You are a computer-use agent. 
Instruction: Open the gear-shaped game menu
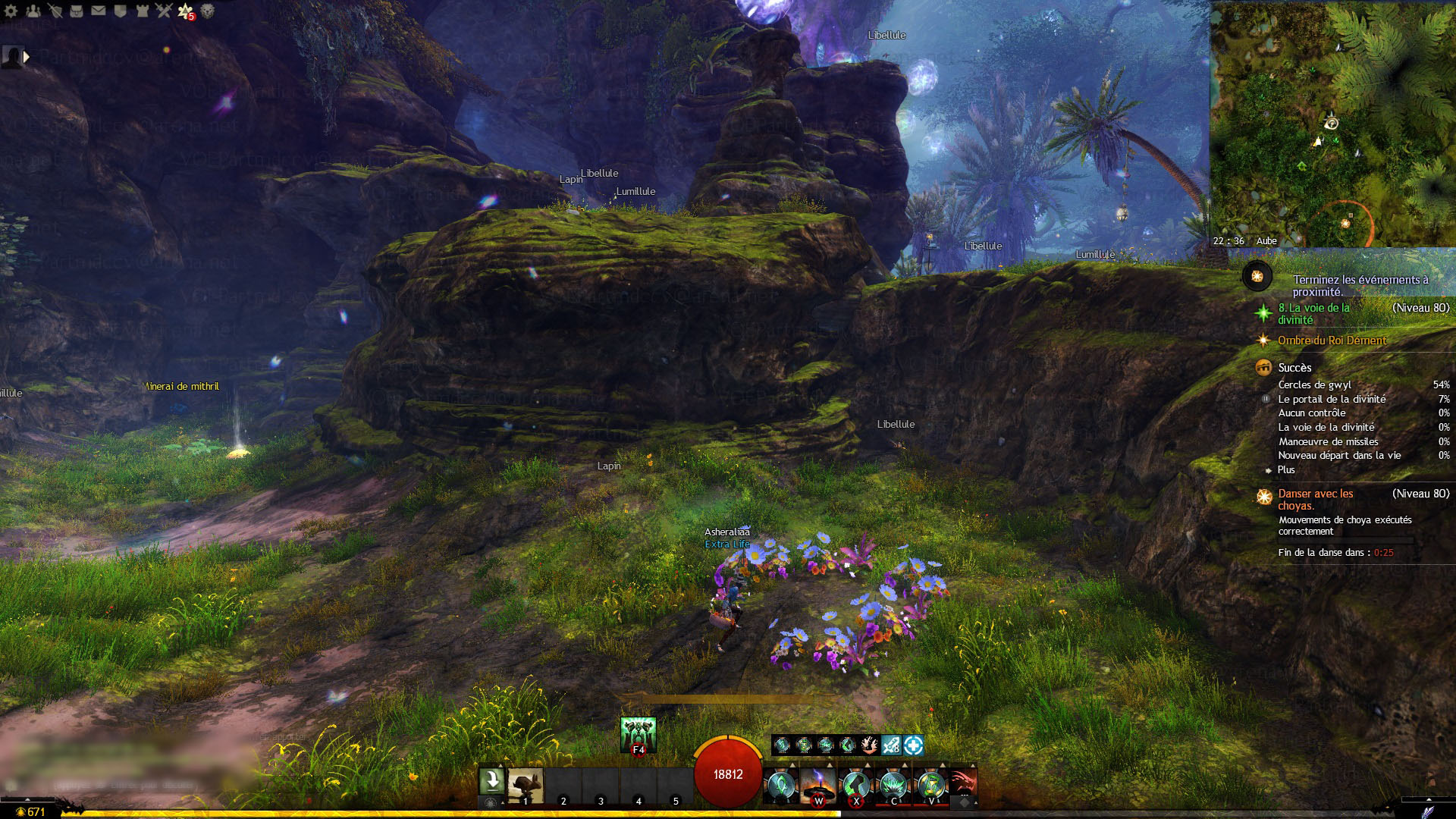tap(11, 11)
